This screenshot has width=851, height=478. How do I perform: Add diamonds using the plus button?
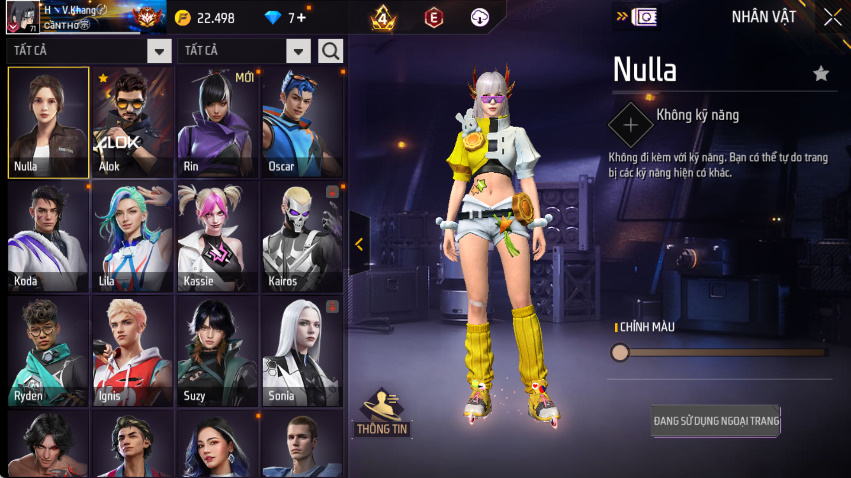coord(301,18)
